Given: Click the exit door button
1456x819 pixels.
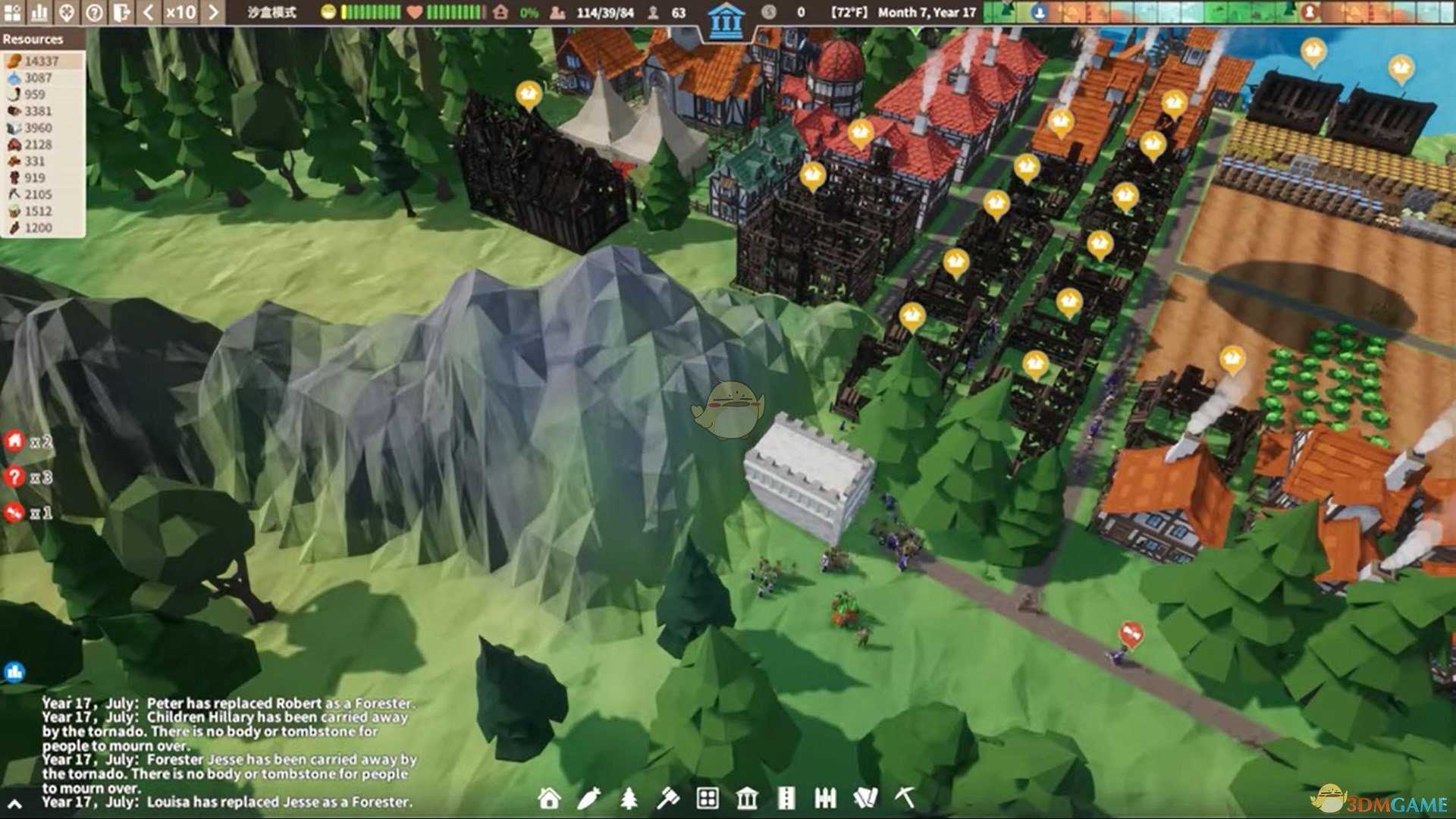Looking at the screenshot, I should tap(121, 12).
